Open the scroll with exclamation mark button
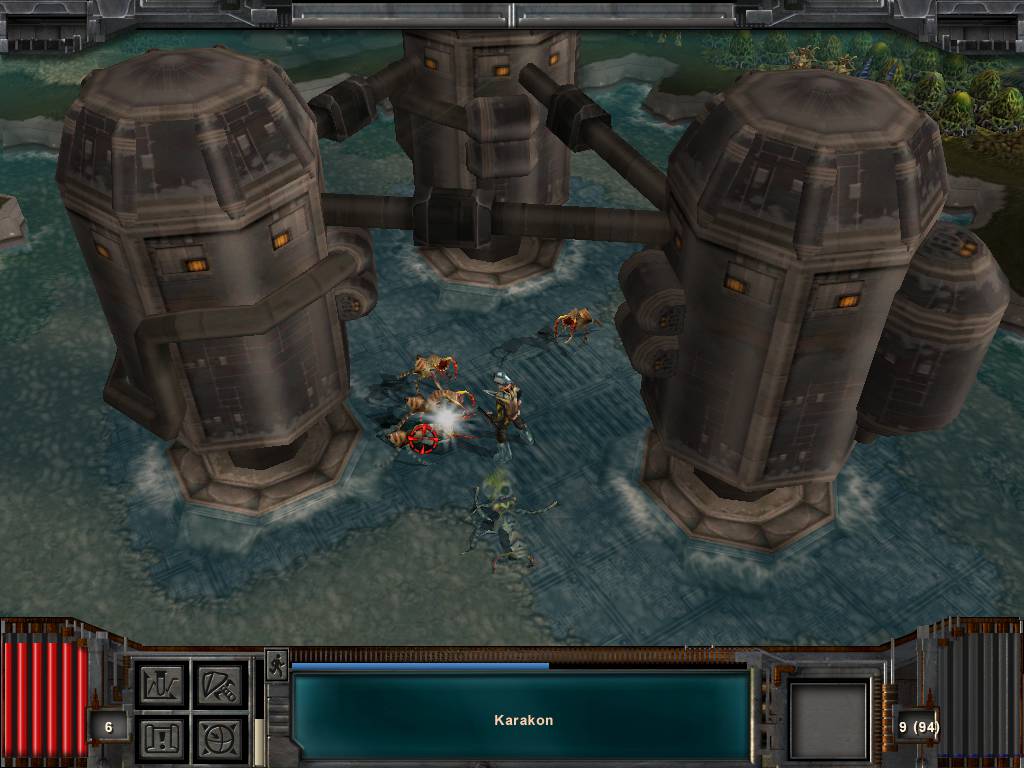 point(161,737)
